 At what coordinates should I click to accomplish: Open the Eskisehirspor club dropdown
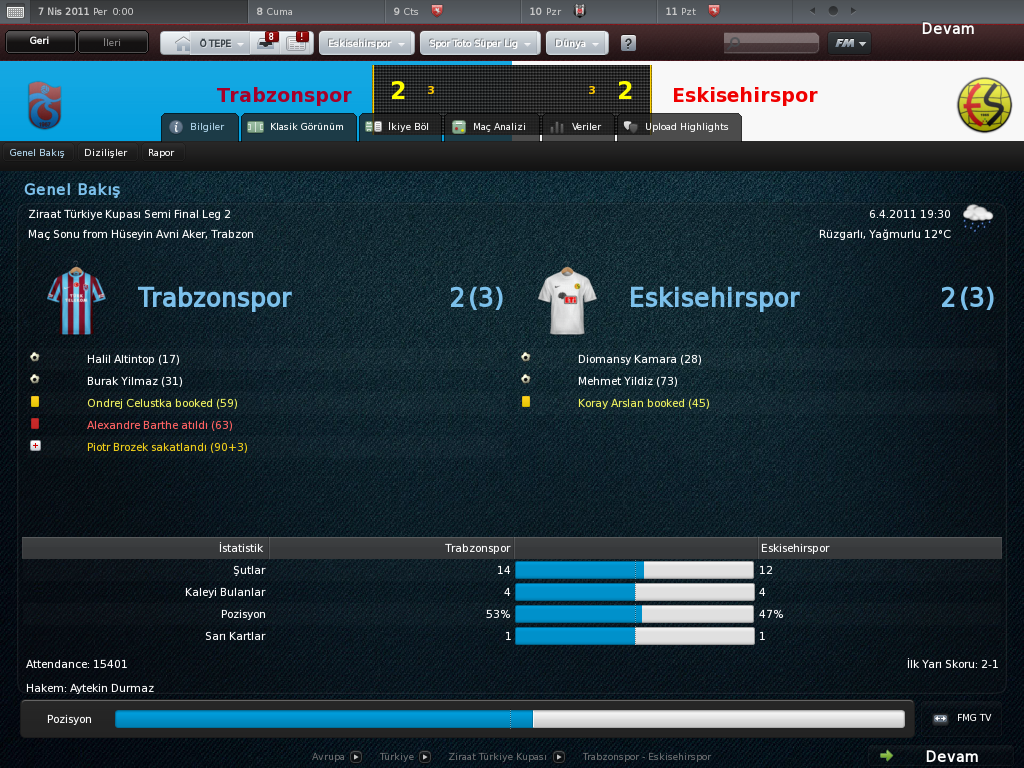point(366,44)
